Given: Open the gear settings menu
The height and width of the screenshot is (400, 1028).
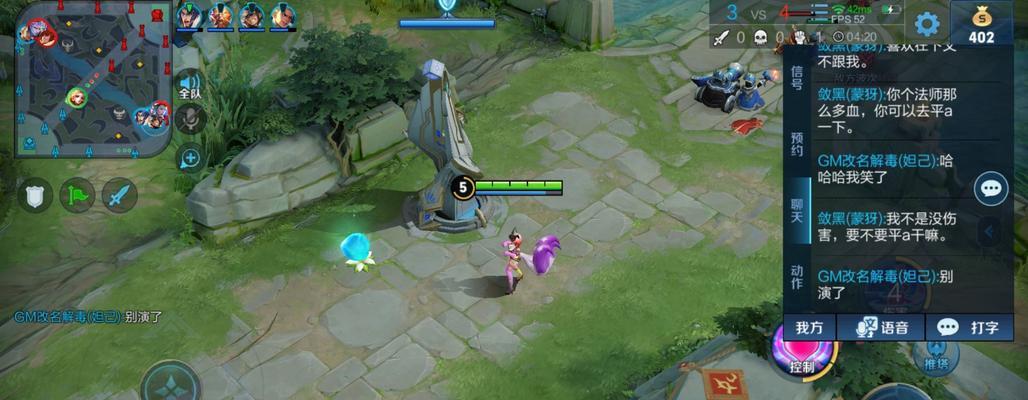Looking at the screenshot, I should [x=928, y=24].
